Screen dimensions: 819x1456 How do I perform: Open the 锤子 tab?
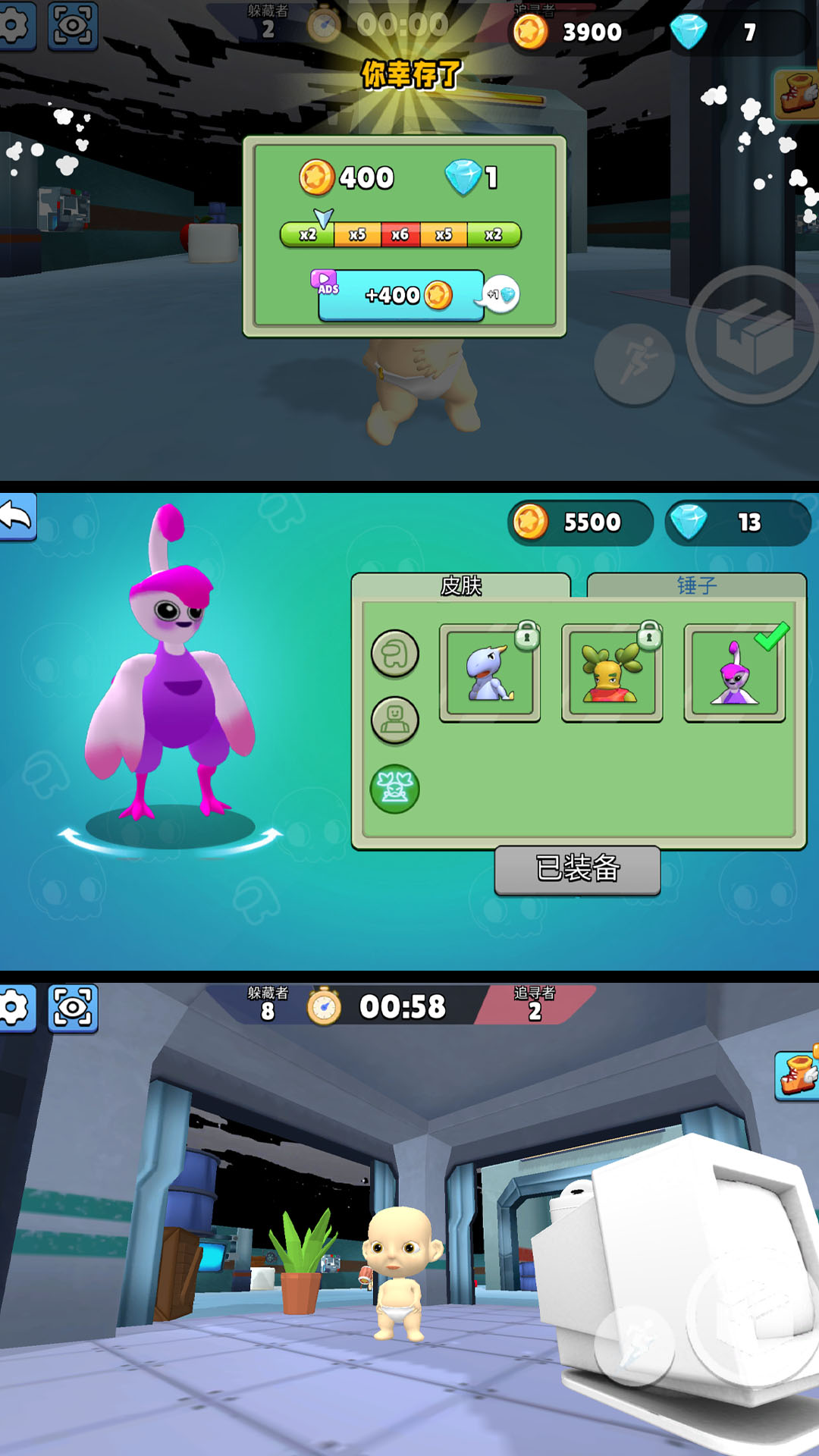696,585
